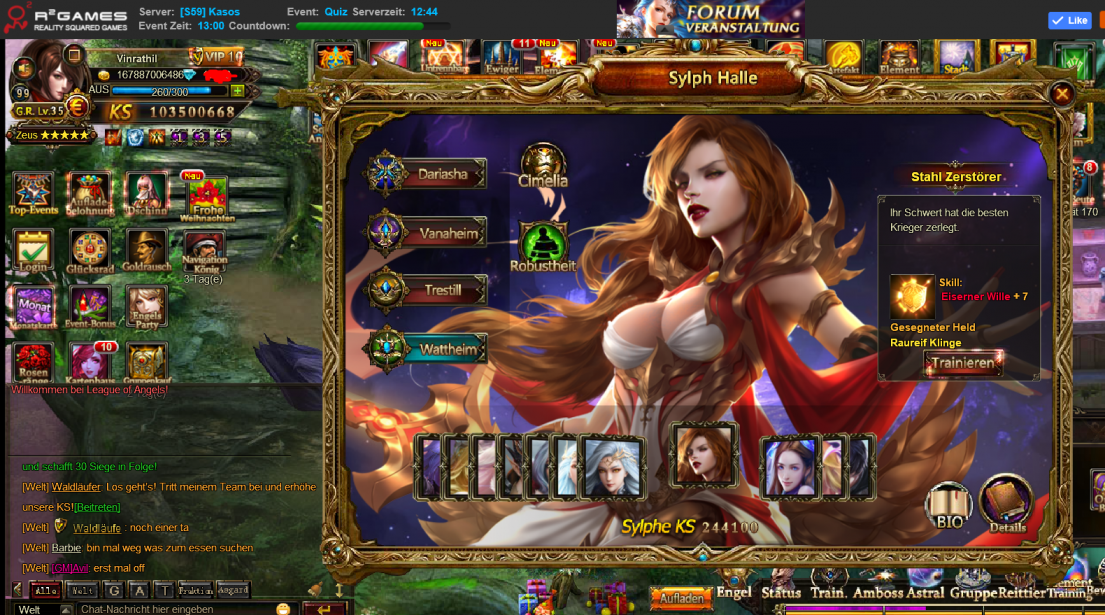The width and height of the screenshot is (1105, 615).
Task: Click the Facebook Like button
Action: coord(1069,20)
